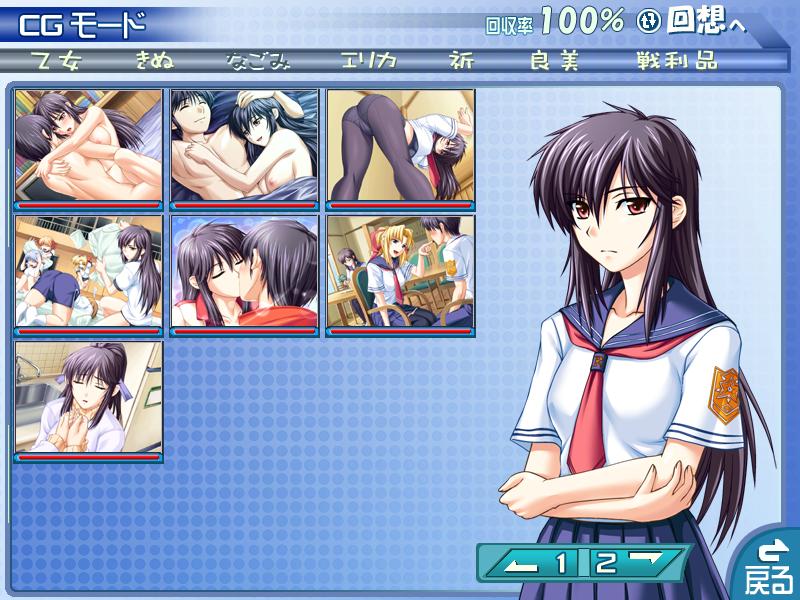Choose the 良美 tab
Viewport: 800px width, 600px height.
[x=555, y=59]
